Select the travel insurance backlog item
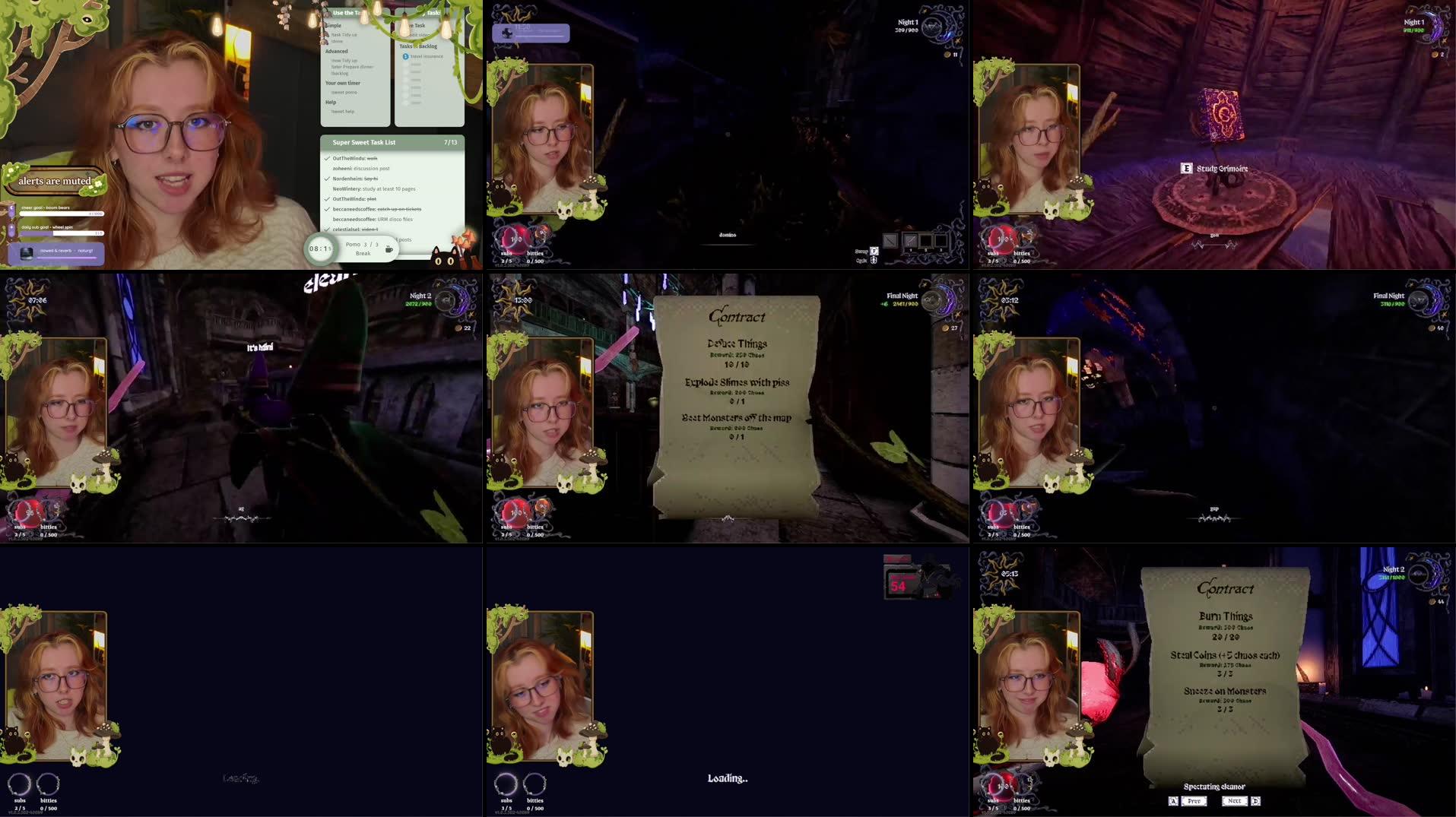The width and height of the screenshot is (1456, 817). tap(427, 56)
